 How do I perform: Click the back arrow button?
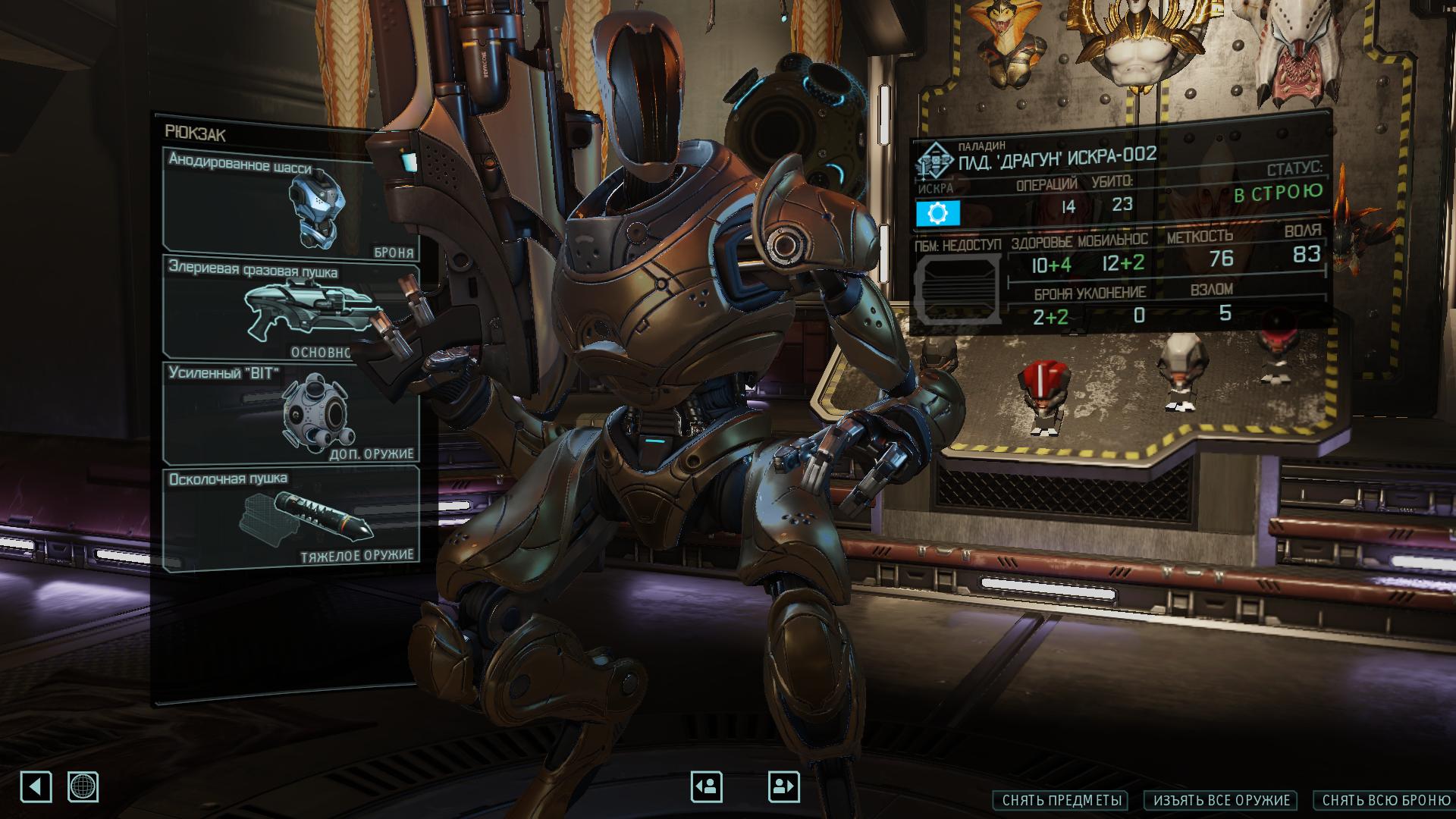(x=36, y=786)
